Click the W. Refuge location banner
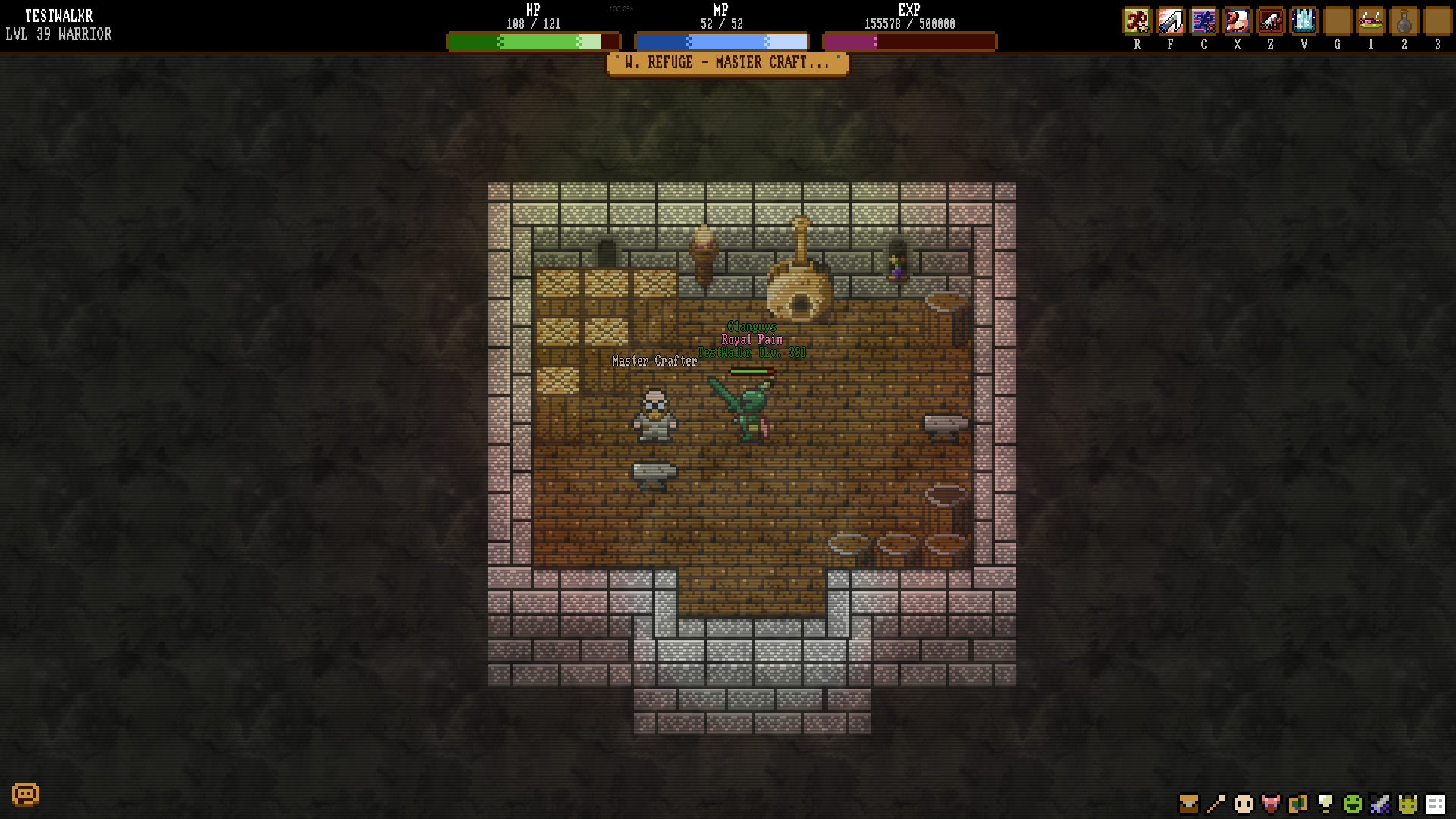1456x819 pixels. (727, 64)
